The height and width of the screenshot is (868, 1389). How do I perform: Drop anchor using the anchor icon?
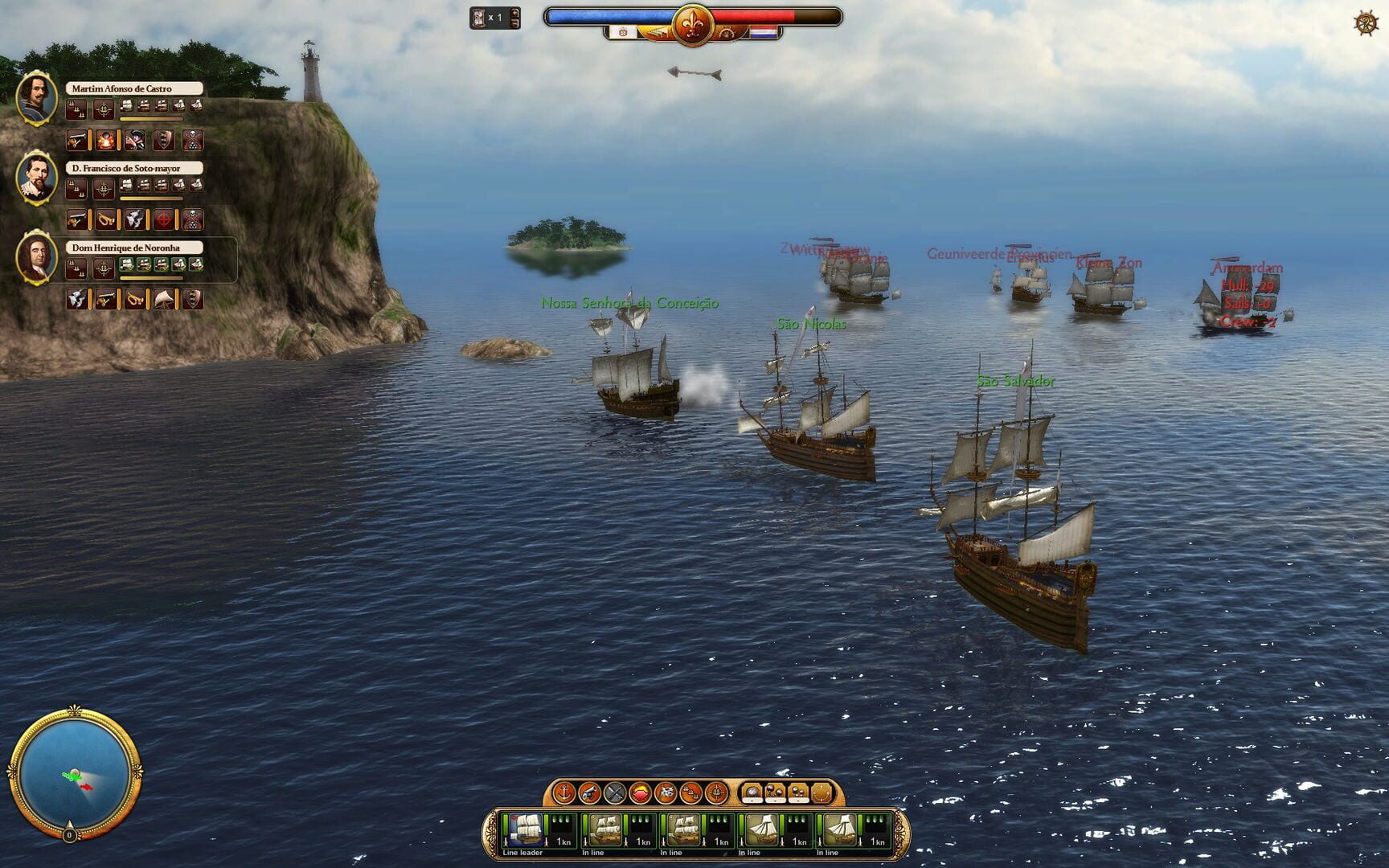click(x=564, y=794)
